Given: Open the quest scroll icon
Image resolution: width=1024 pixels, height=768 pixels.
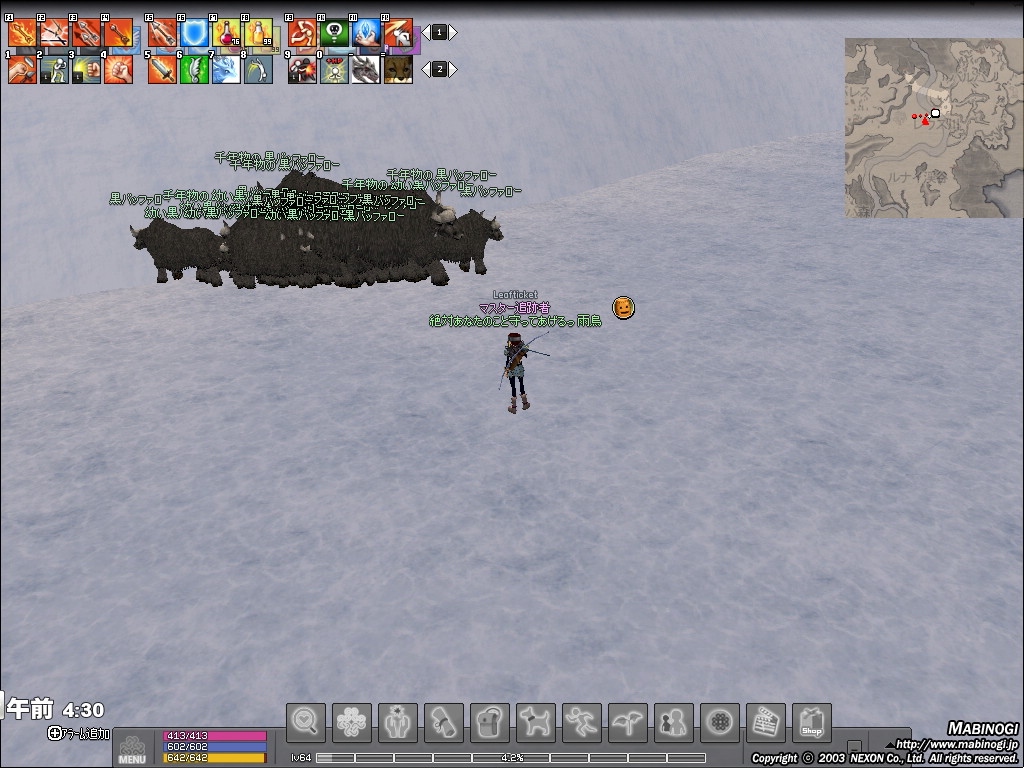Looking at the screenshot, I should click(x=443, y=722).
